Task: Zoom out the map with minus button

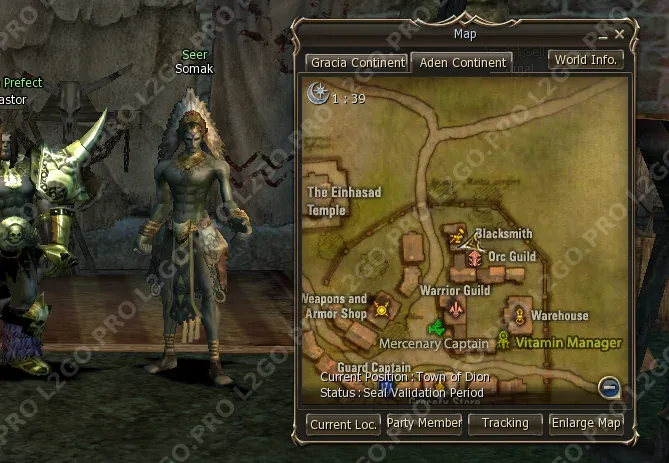Action: [x=609, y=387]
